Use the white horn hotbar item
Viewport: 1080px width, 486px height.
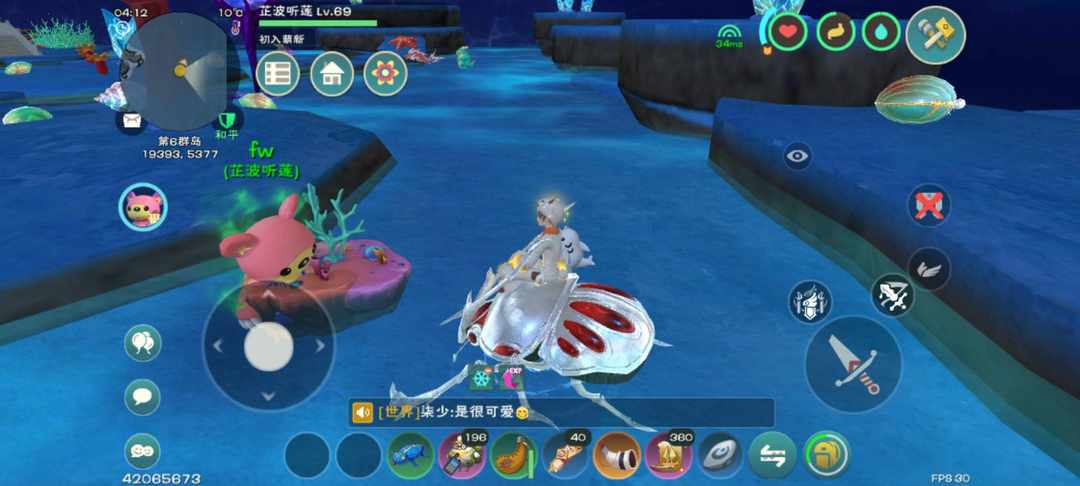[x=617, y=456]
